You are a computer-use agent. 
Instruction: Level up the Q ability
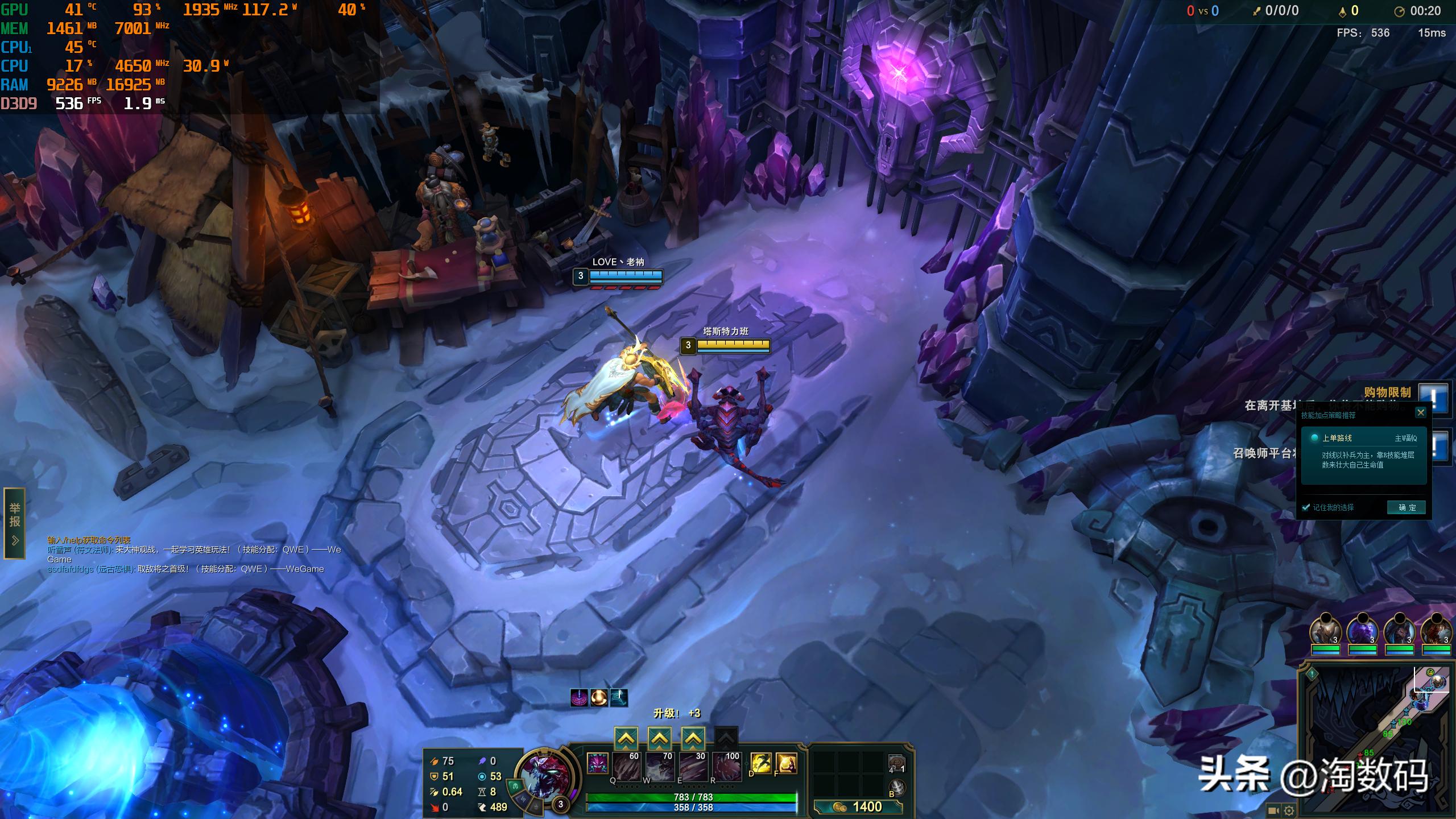coord(626,739)
